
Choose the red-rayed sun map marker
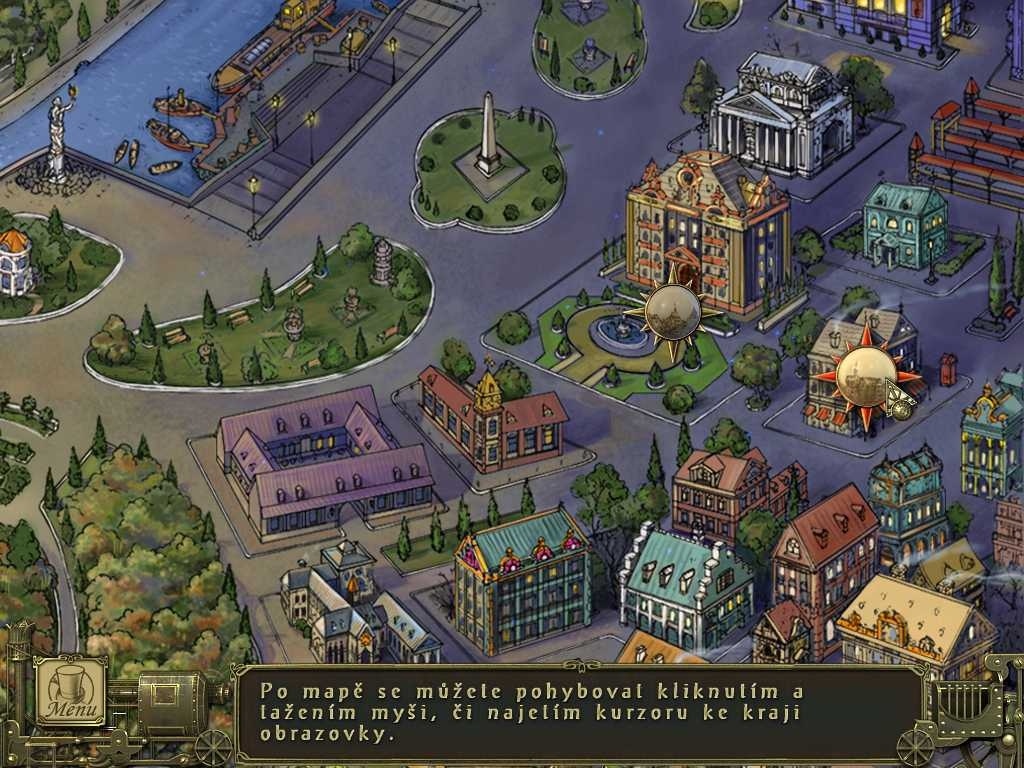[860, 374]
